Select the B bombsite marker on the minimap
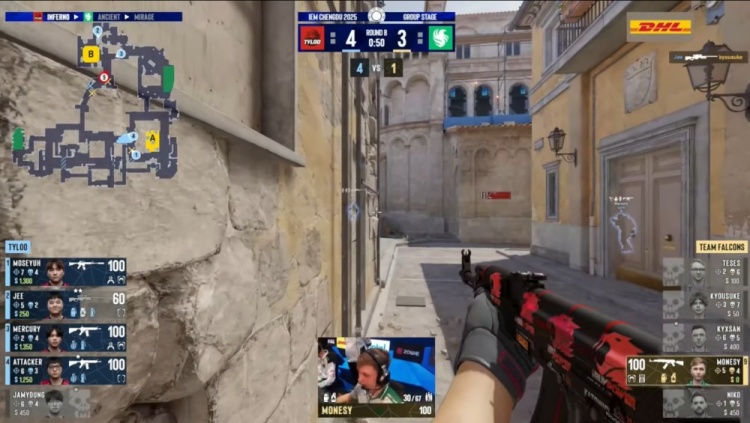 pyautogui.click(x=91, y=54)
